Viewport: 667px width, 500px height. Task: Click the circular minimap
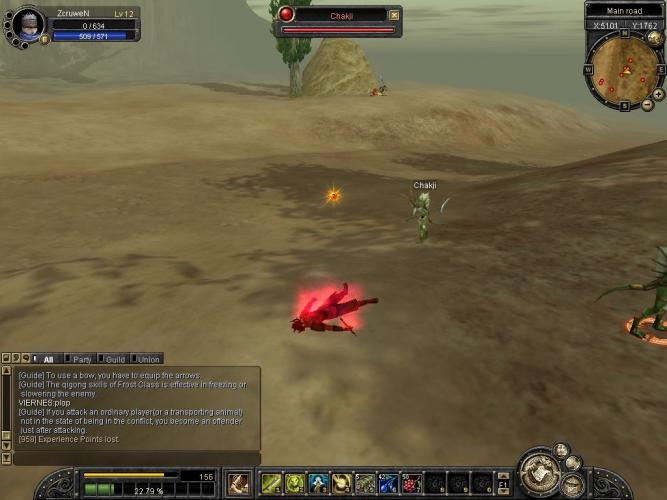click(x=621, y=69)
